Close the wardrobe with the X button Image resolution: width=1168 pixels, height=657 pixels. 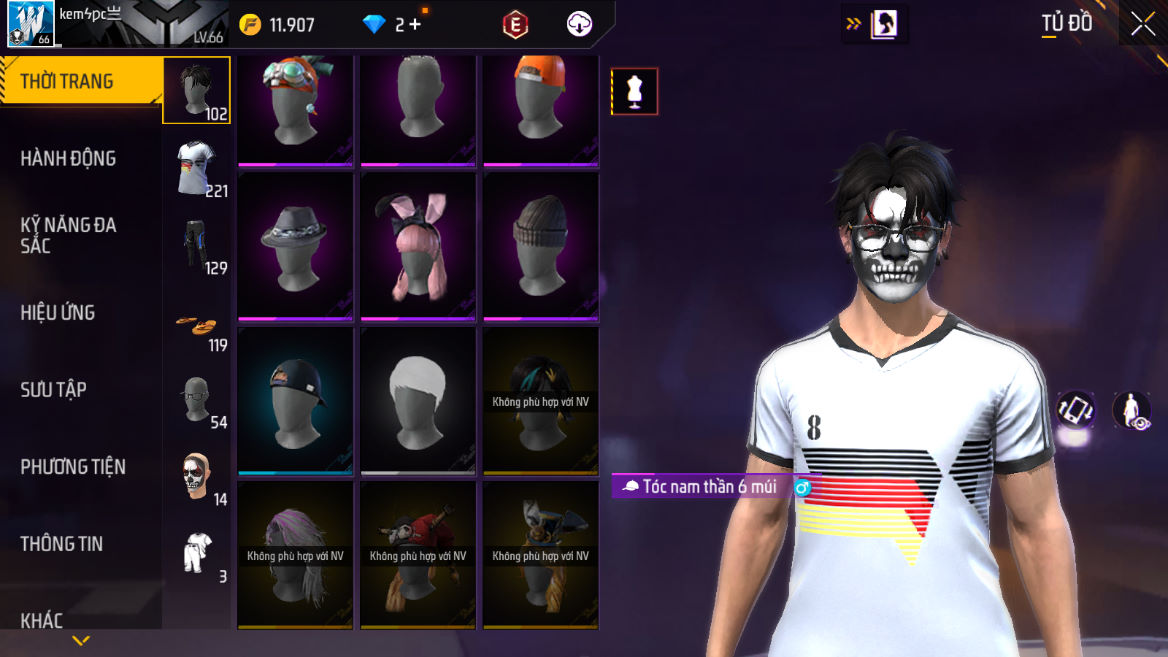1143,25
